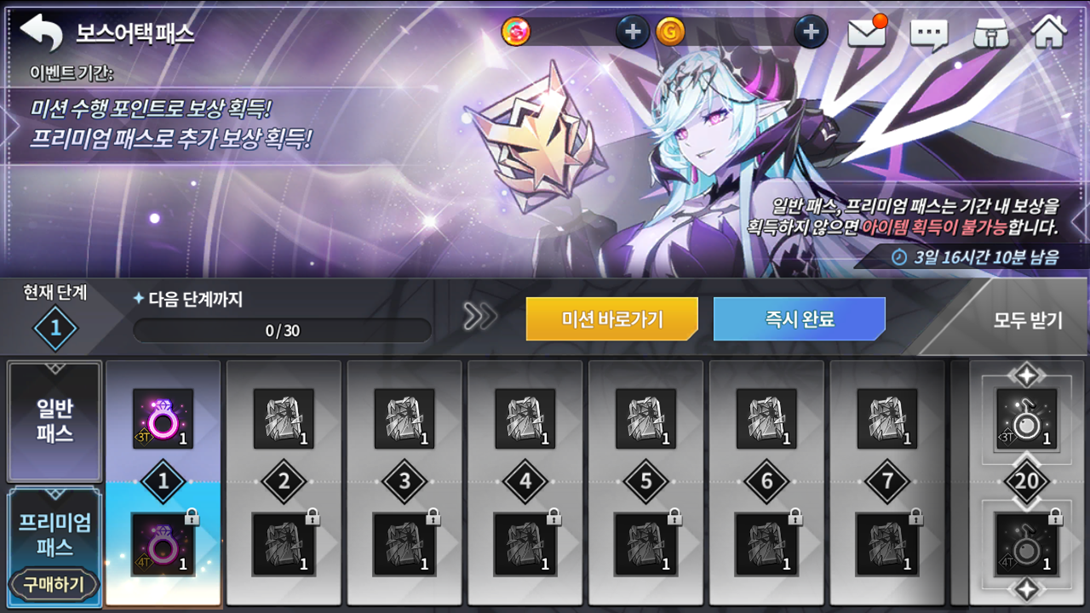Click the double-arrow next stage icon
Viewport: 1090px width, 613px height.
coord(479,318)
